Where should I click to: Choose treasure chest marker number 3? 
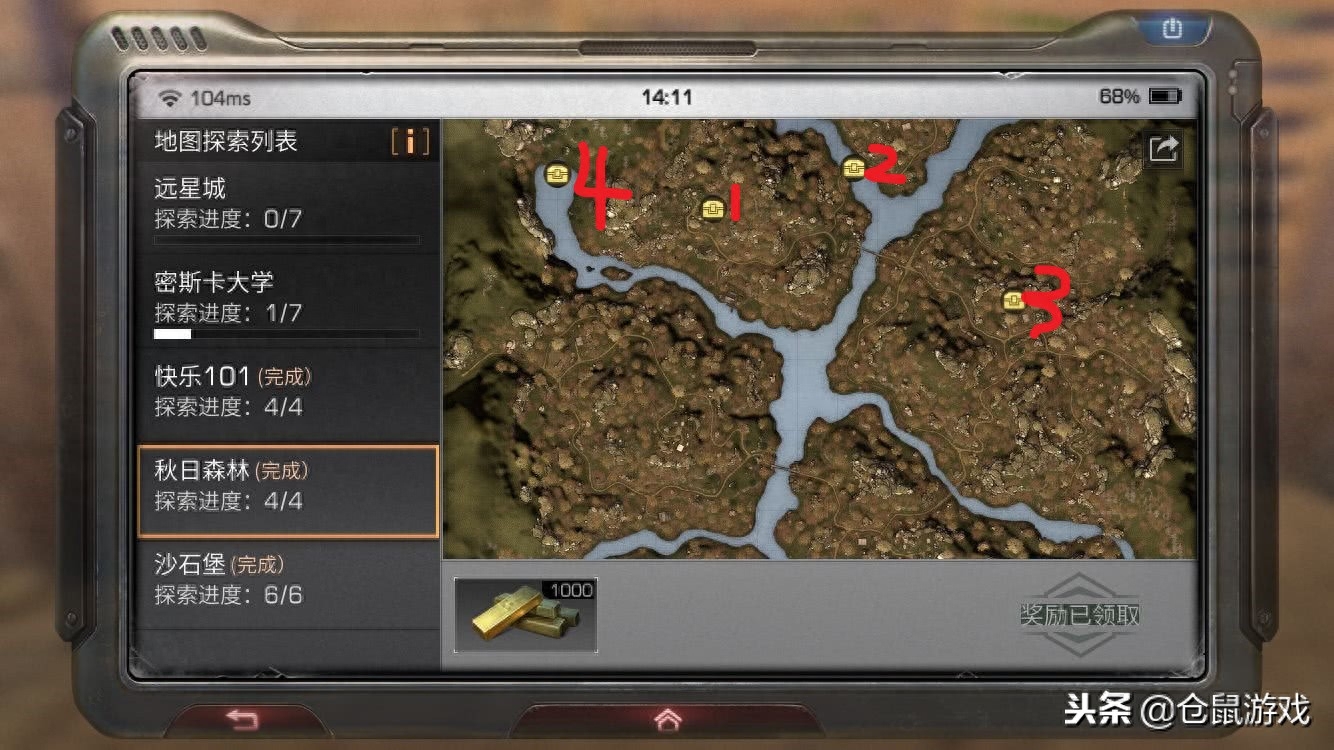1013,300
